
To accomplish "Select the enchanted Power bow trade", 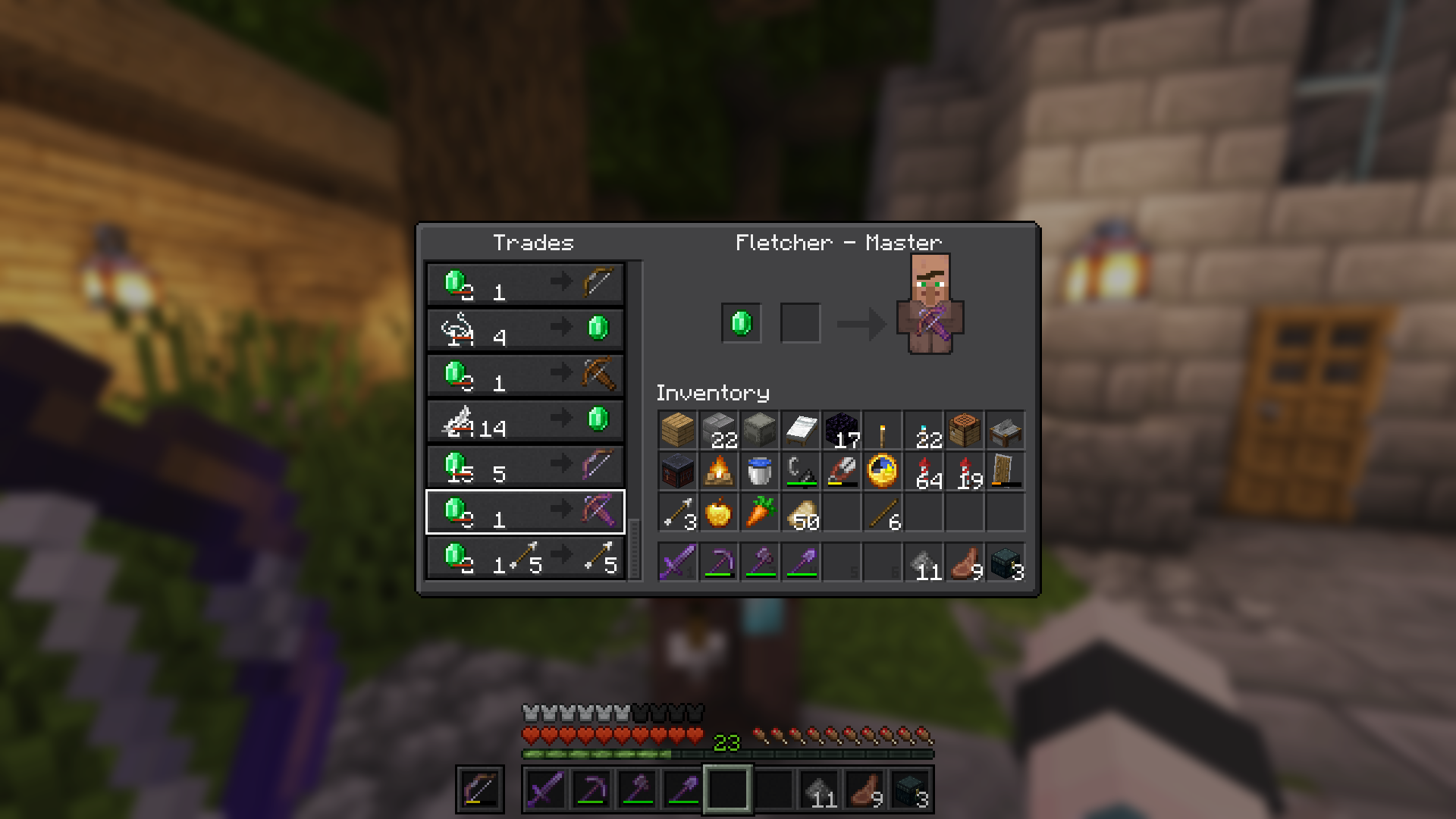I will pyautogui.click(x=526, y=466).
